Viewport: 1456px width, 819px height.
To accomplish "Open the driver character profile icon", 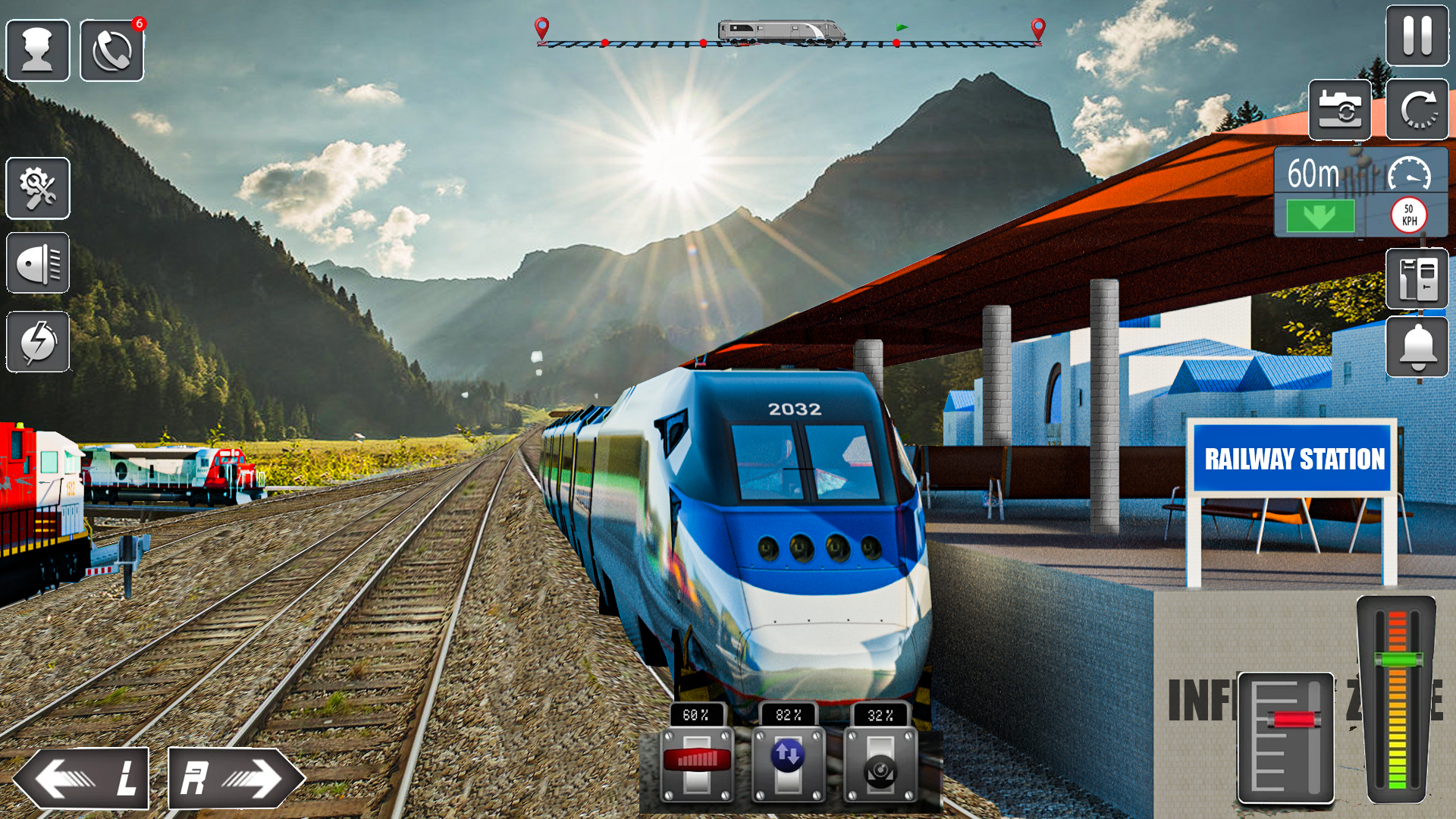I will pos(37,49).
